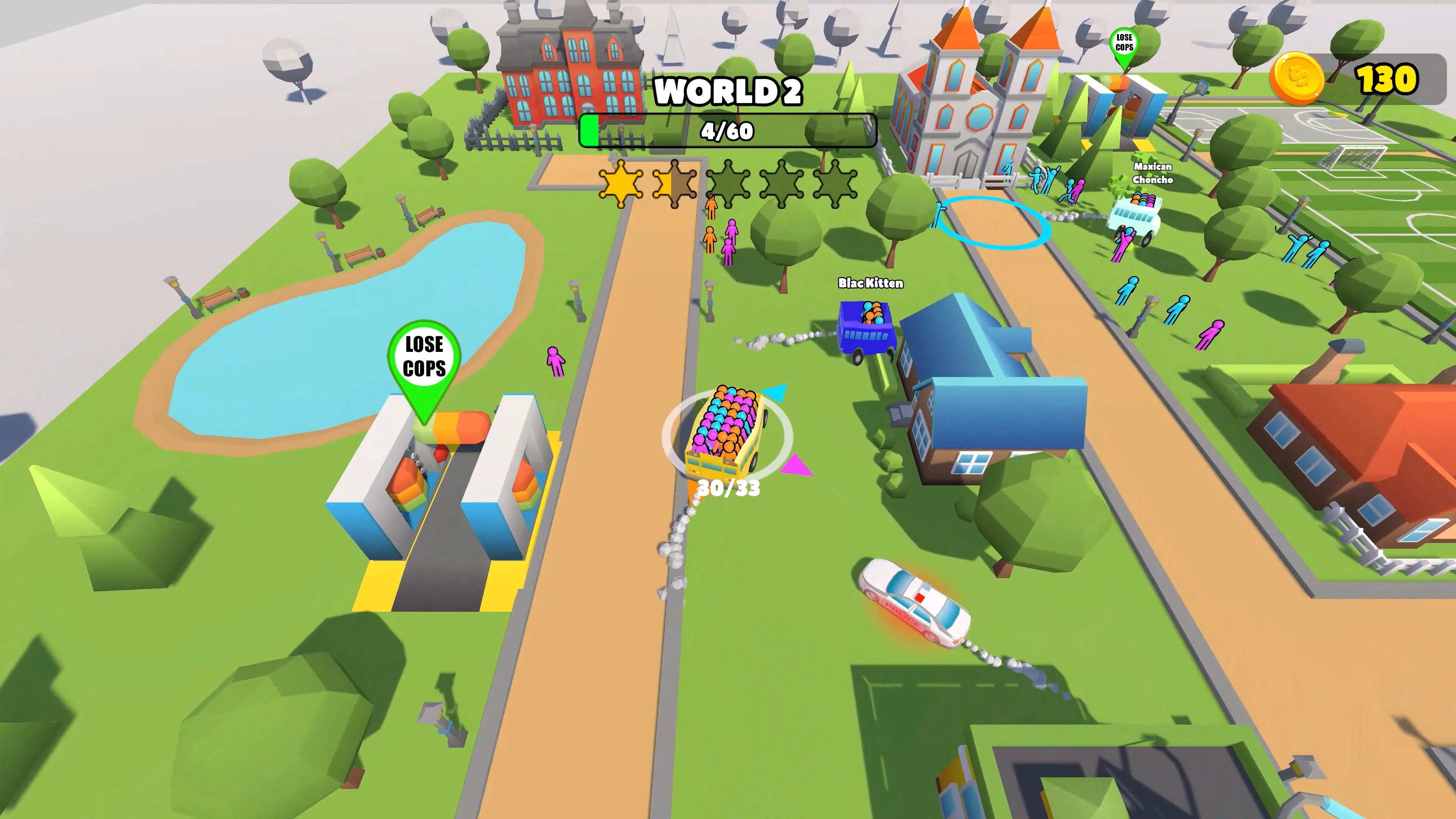This screenshot has height=819, width=1456.
Task: Click the green 4/60 progress bar
Action: point(726,131)
